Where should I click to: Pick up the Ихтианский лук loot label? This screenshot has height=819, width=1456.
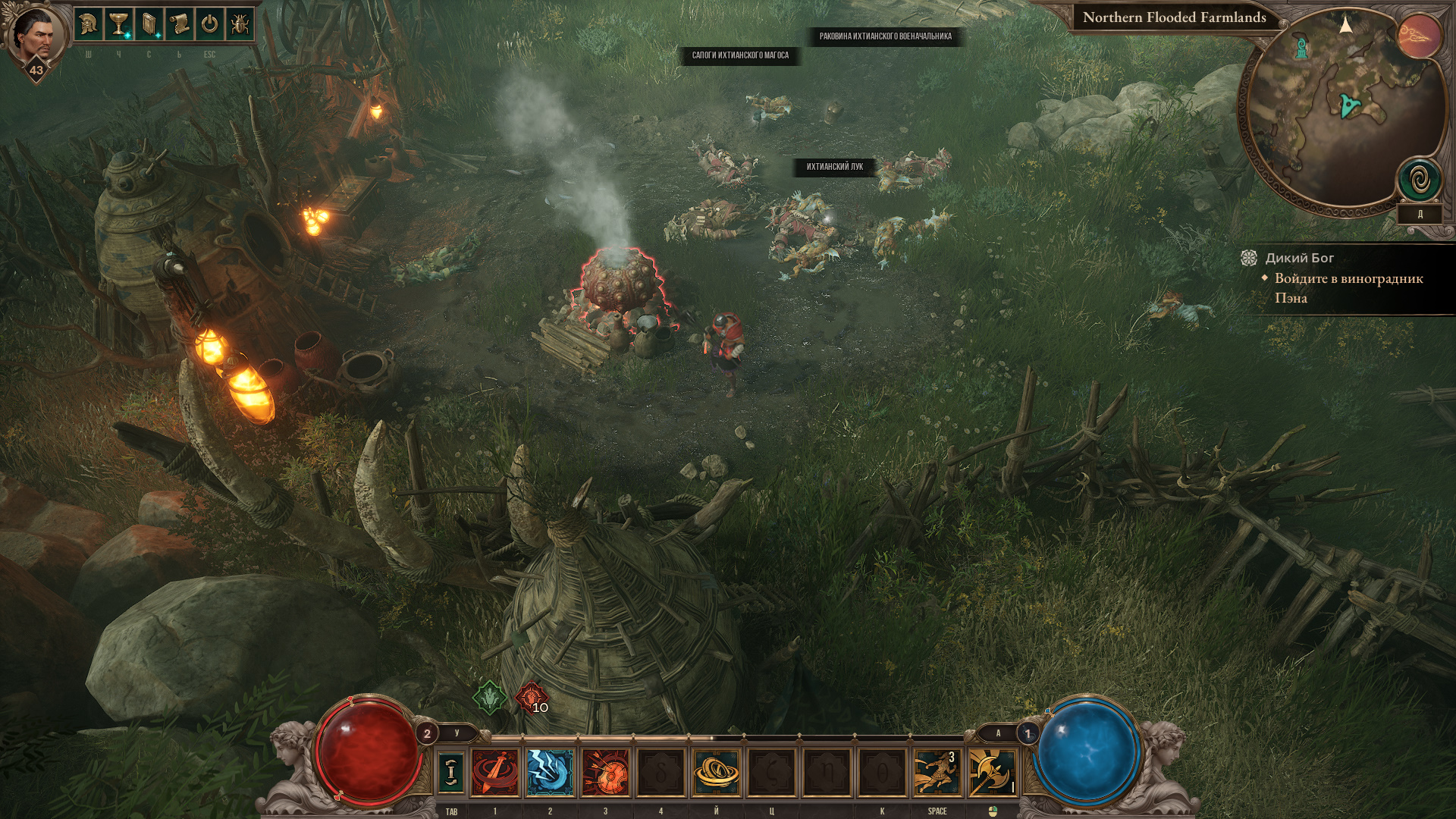tap(834, 167)
